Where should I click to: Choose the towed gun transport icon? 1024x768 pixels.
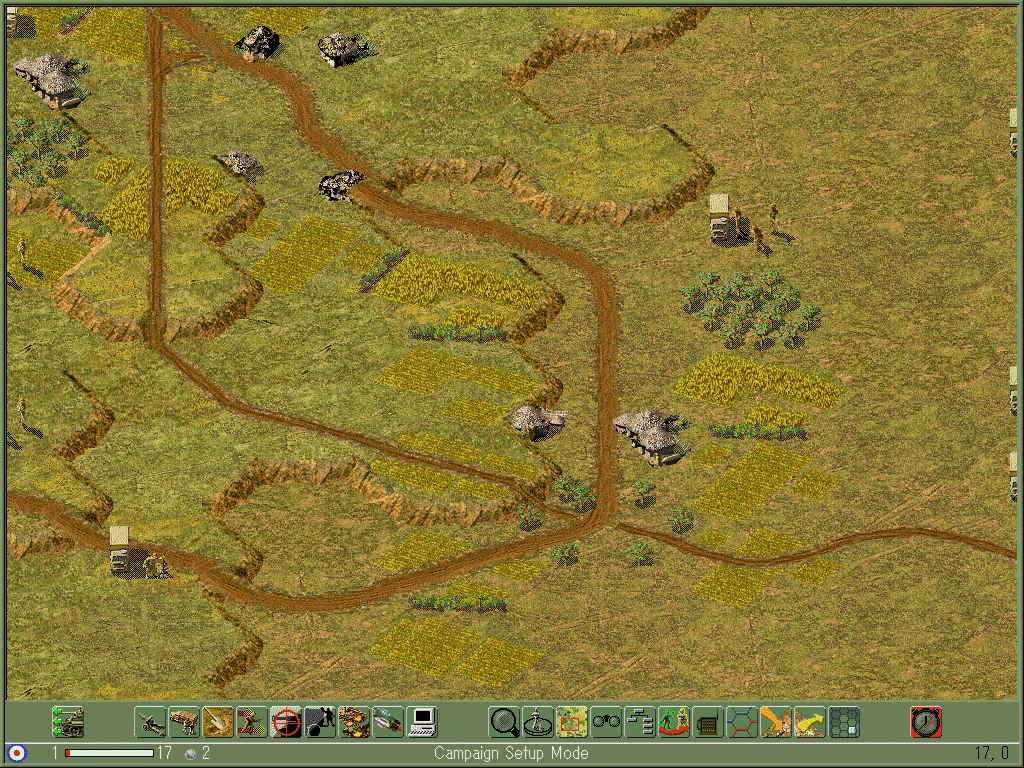point(184,721)
